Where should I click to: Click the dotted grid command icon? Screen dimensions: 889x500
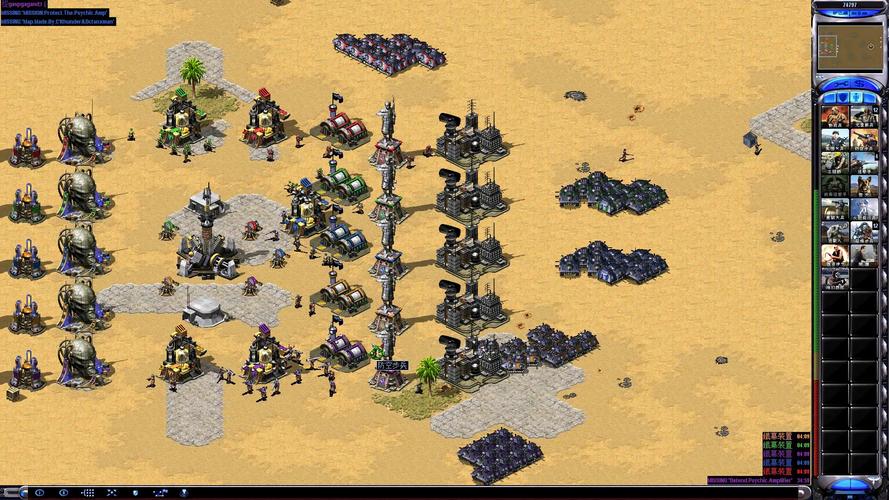tap(87, 492)
